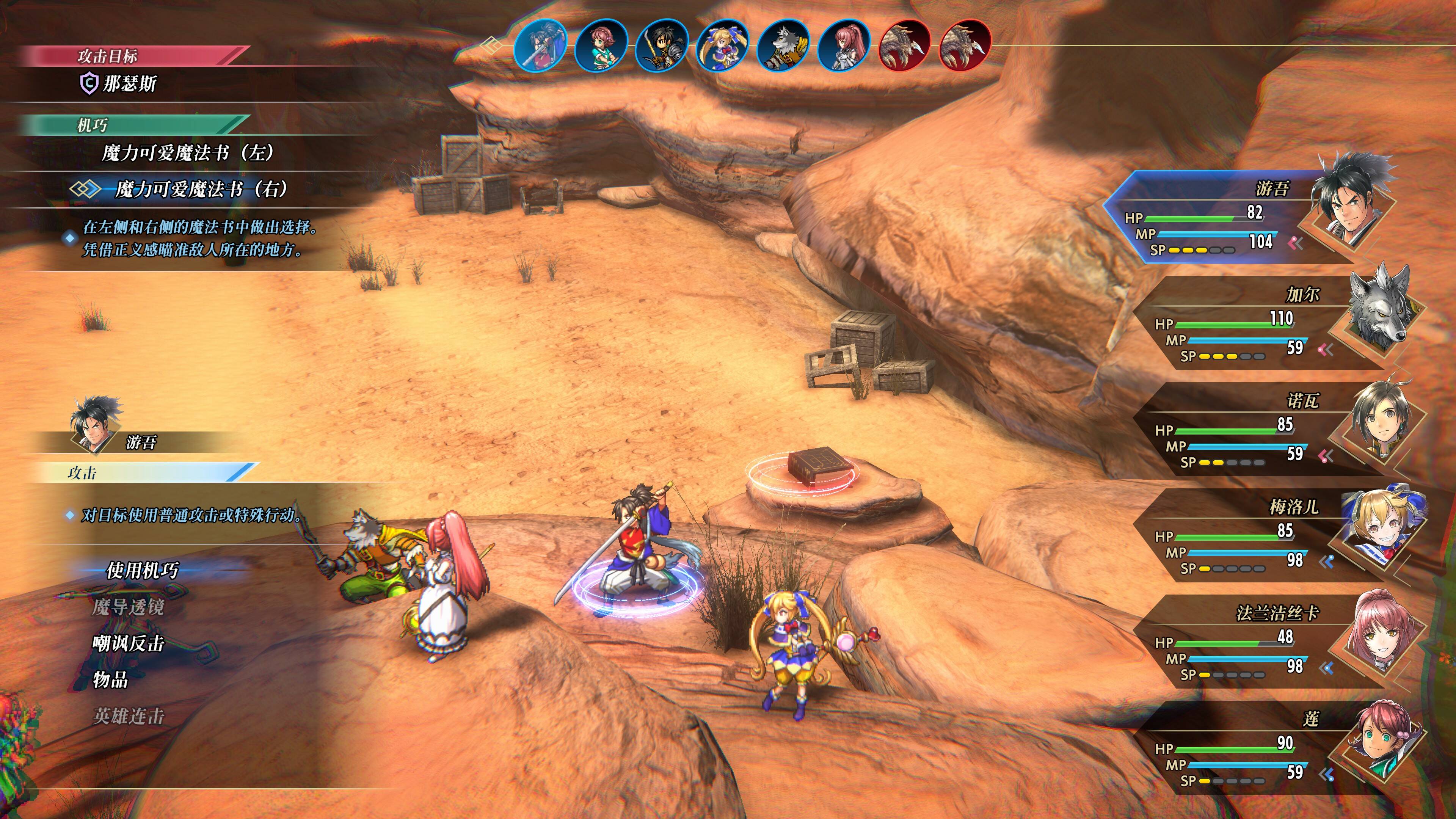Select 嘲讽反击 from the command list

click(x=128, y=643)
